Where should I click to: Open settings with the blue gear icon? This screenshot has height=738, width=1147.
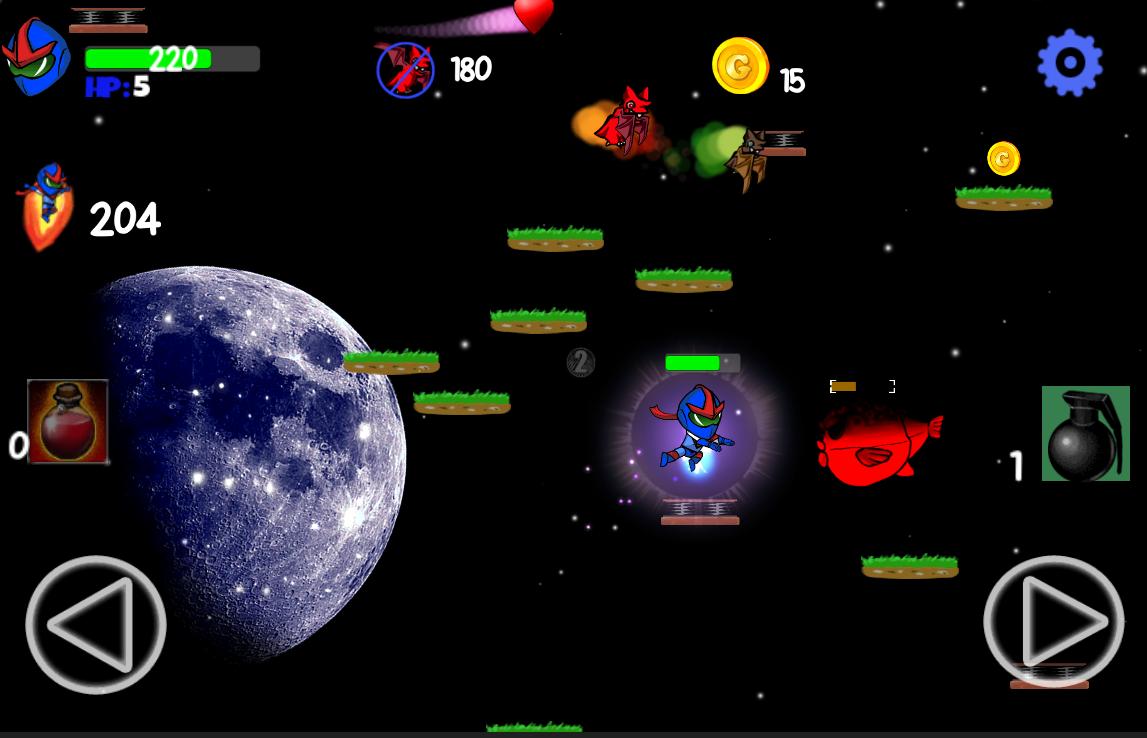pos(1070,62)
